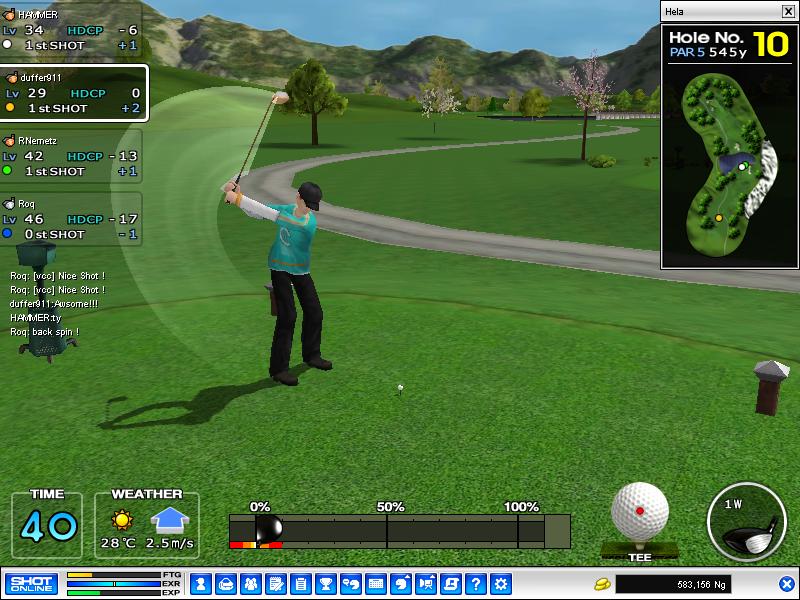Click the swing power gauge bar
This screenshot has width=800, height=600.
tap(400, 531)
